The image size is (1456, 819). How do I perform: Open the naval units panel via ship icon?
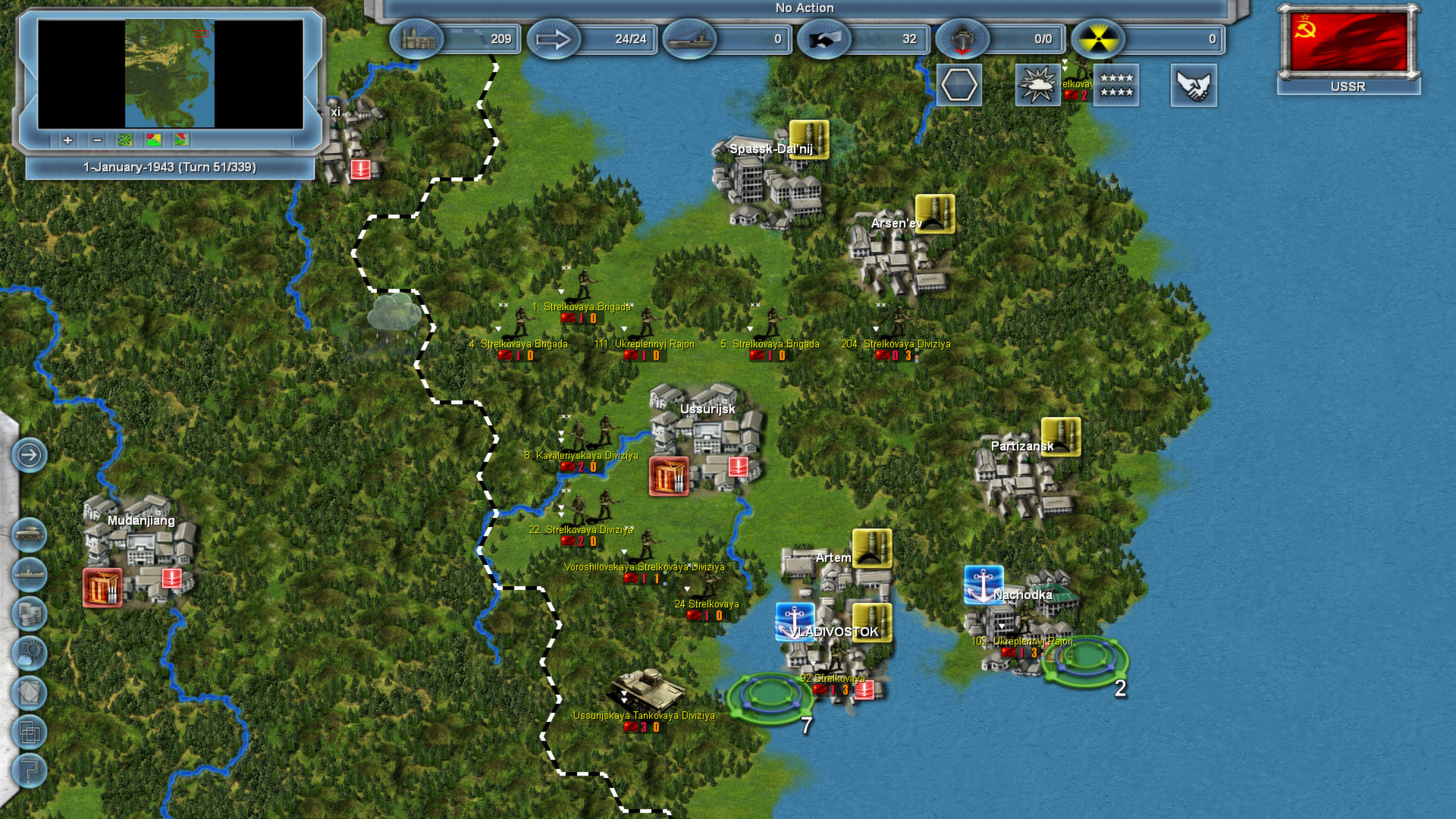[x=29, y=573]
